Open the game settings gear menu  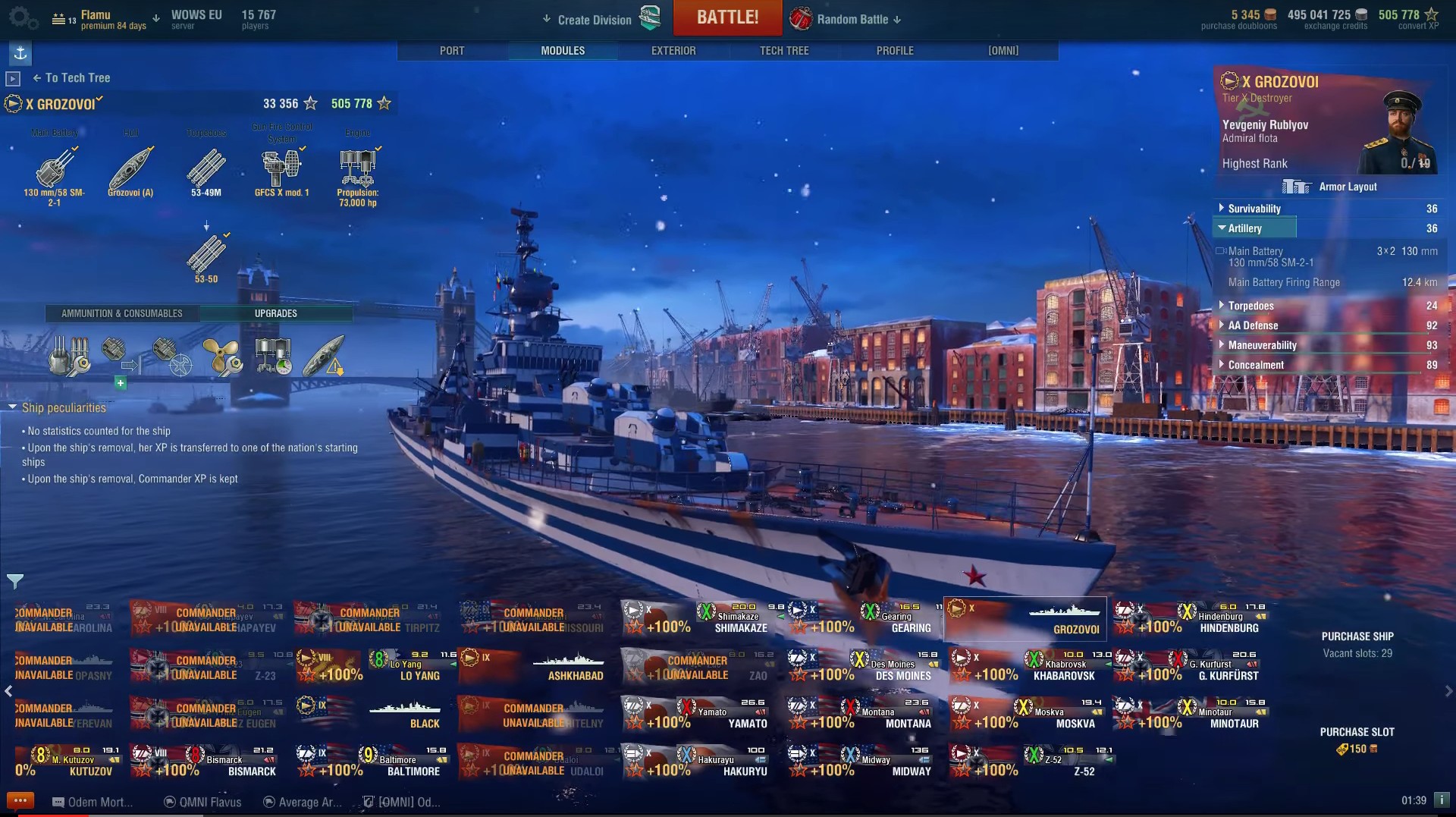(21, 17)
